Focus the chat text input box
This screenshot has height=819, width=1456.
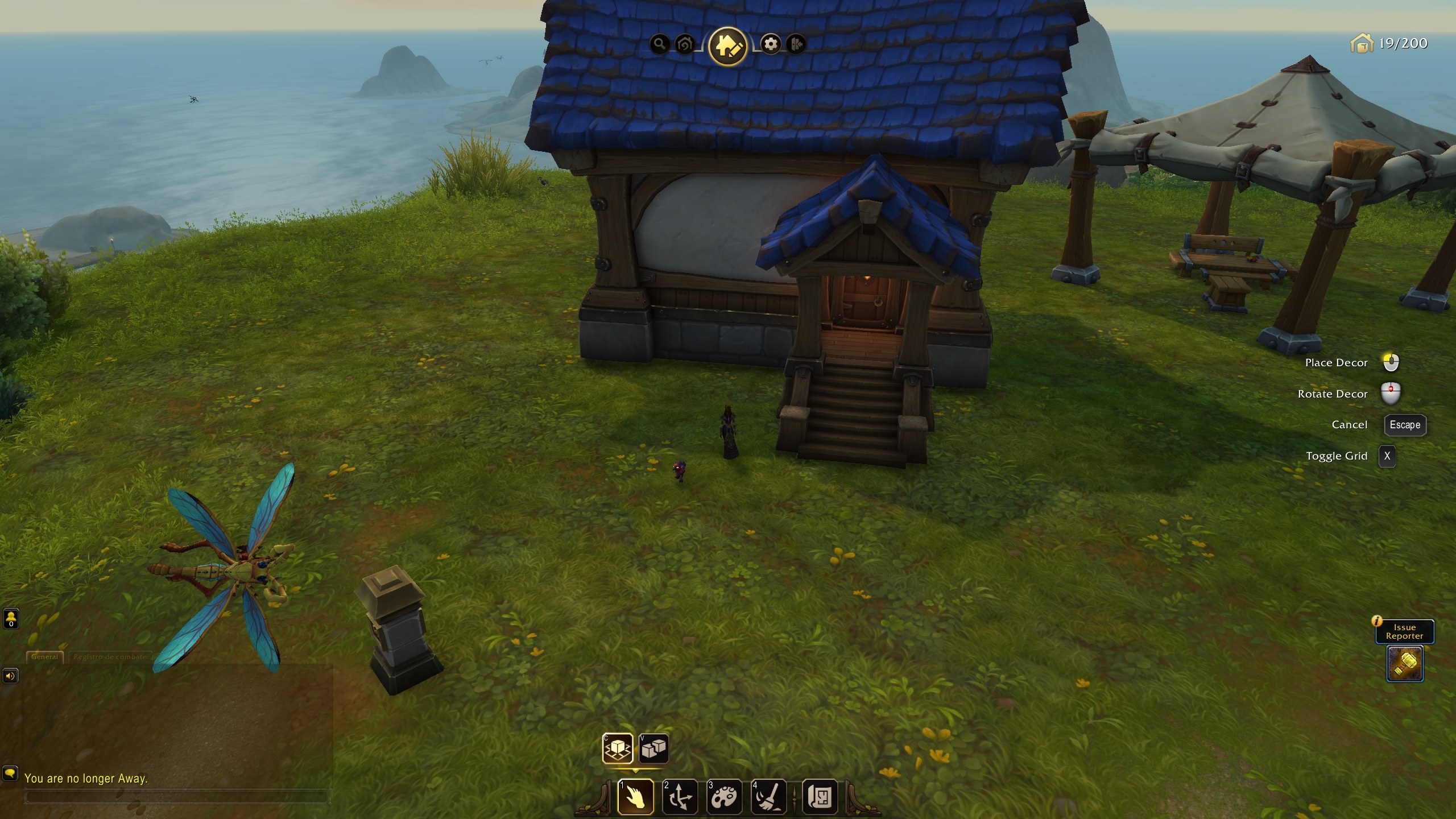click(176, 797)
